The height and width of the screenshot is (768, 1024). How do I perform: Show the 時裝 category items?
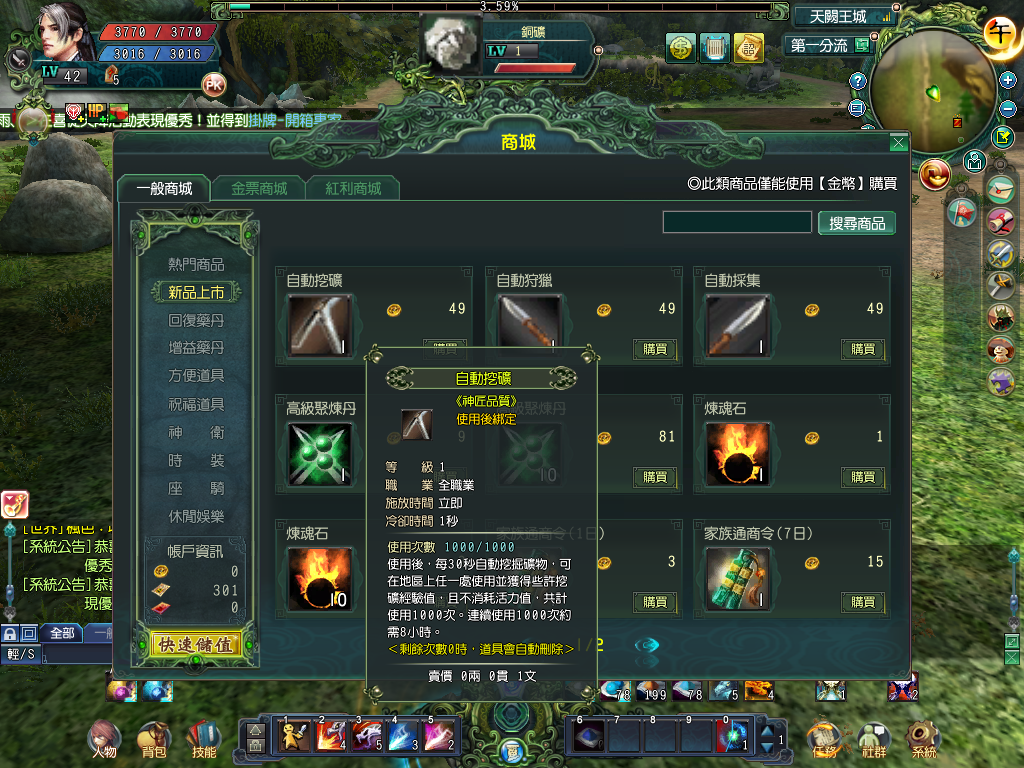pyautogui.click(x=196, y=460)
